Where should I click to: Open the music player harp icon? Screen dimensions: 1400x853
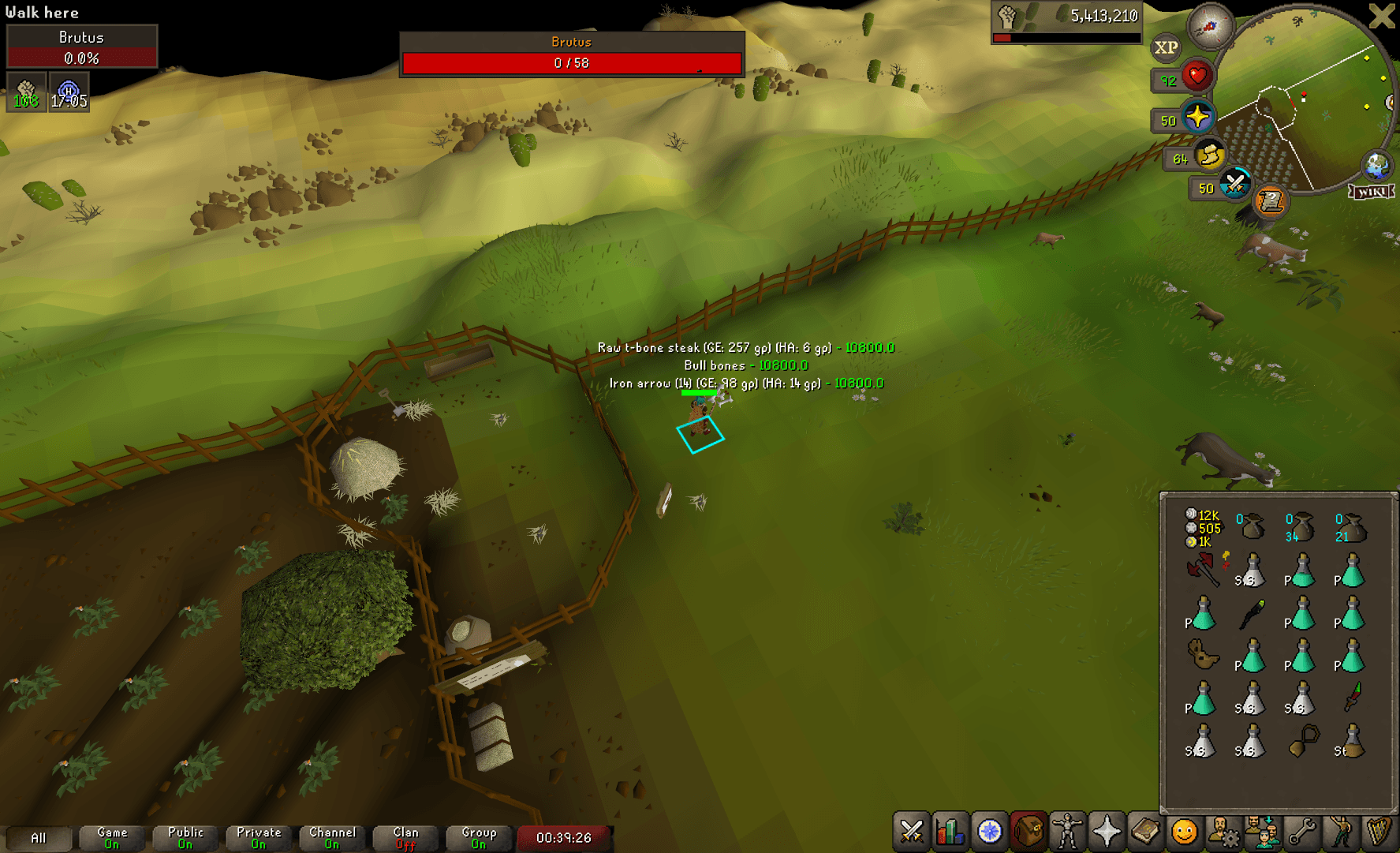click(x=1379, y=831)
